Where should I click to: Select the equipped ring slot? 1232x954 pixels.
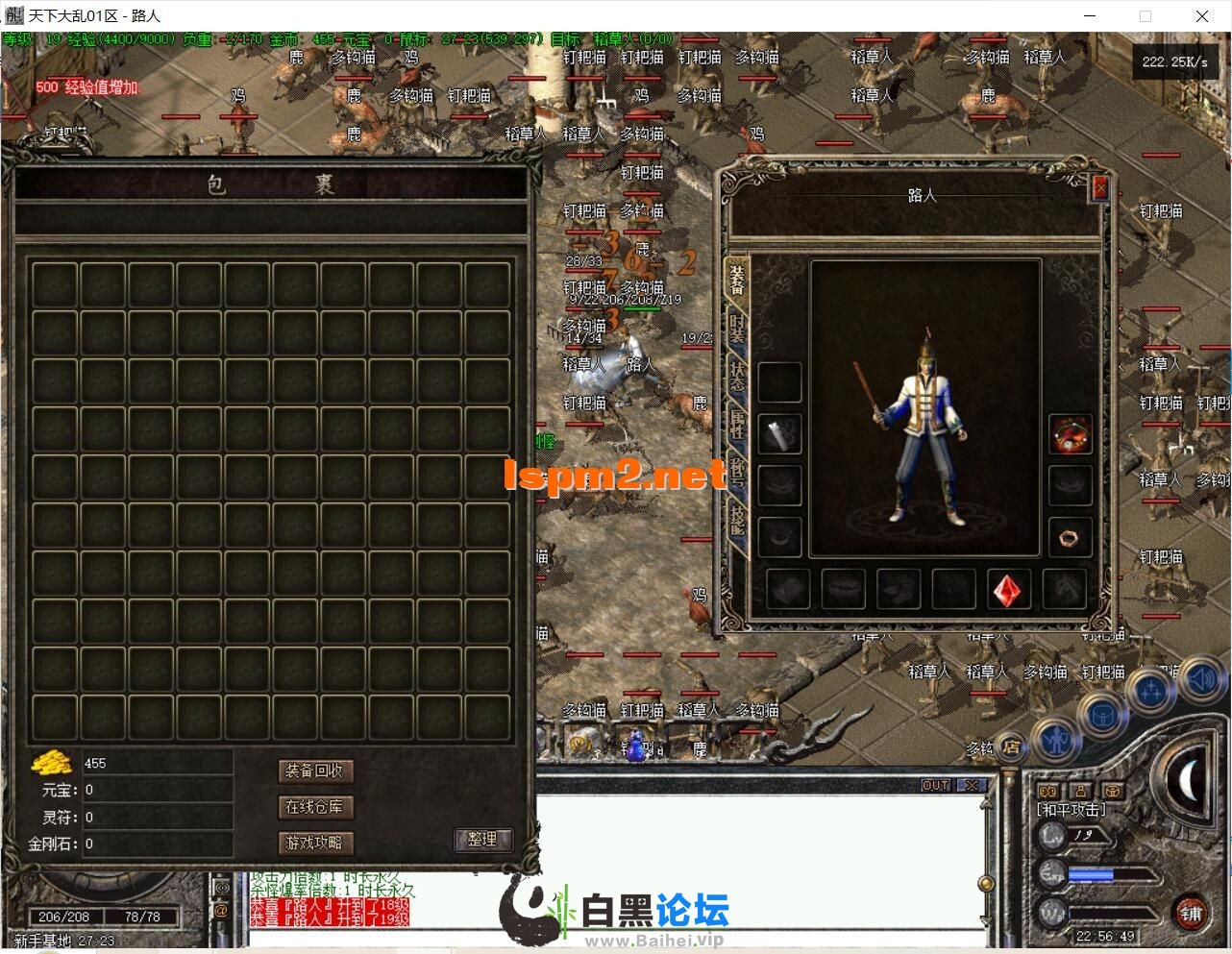[x=1069, y=537]
